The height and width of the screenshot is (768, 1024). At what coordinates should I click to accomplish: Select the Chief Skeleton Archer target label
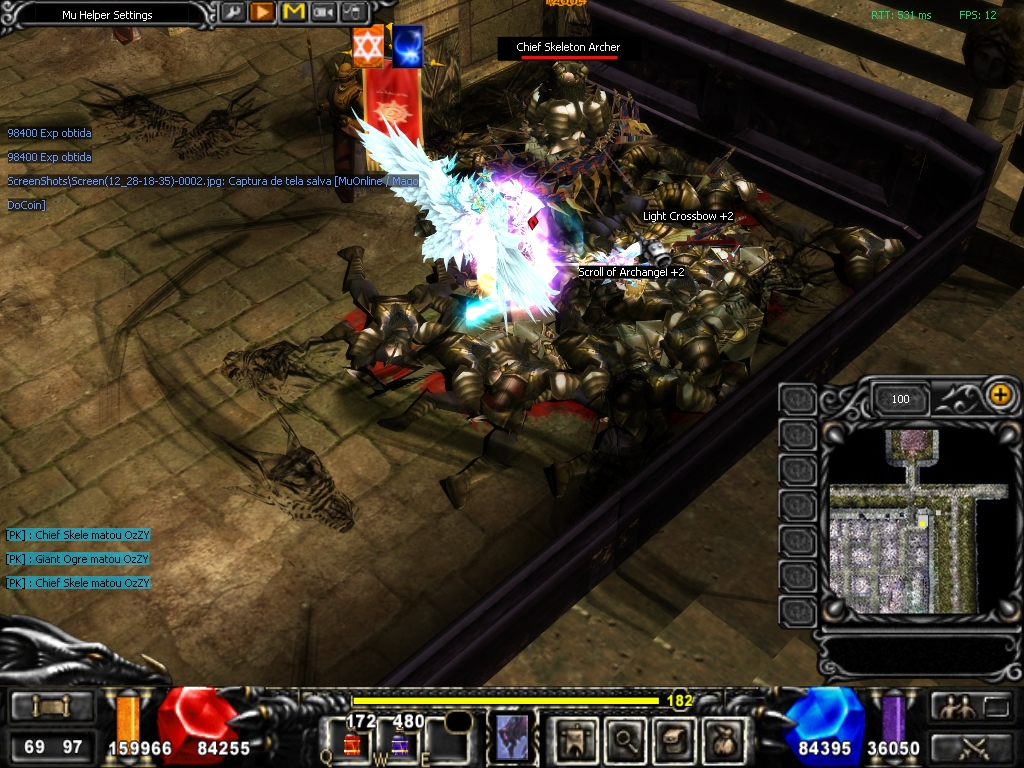(568, 47)
